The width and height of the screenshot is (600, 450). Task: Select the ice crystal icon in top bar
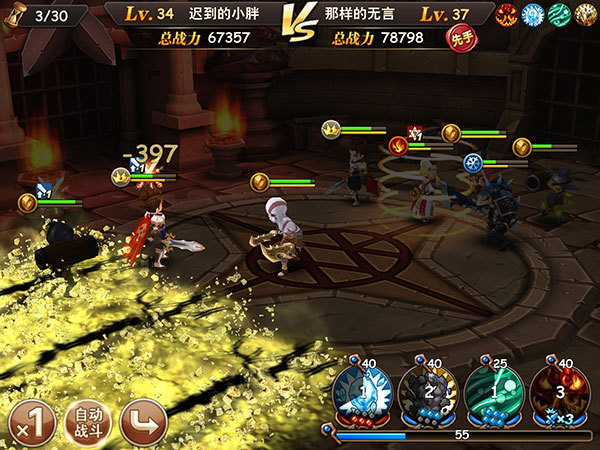535,14
